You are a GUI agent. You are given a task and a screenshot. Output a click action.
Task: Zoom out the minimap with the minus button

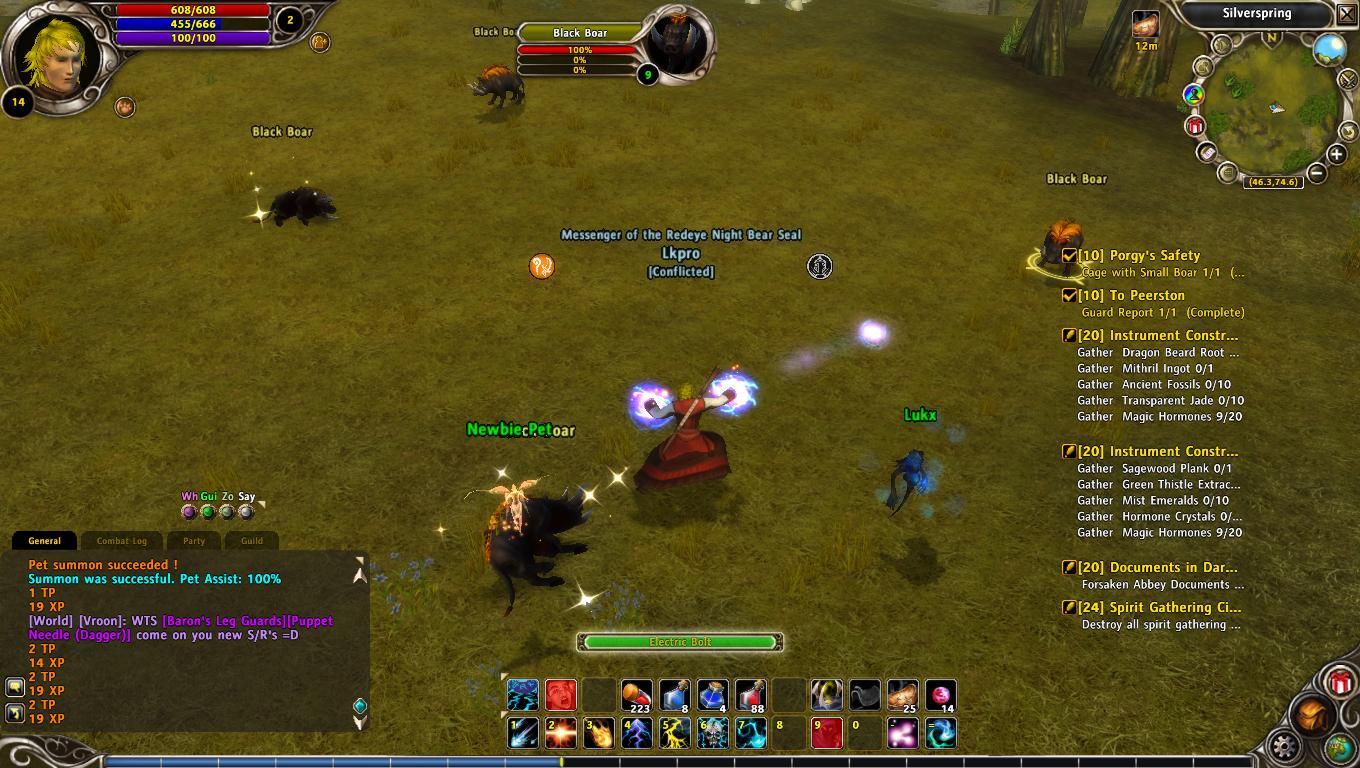point(1317,172)
